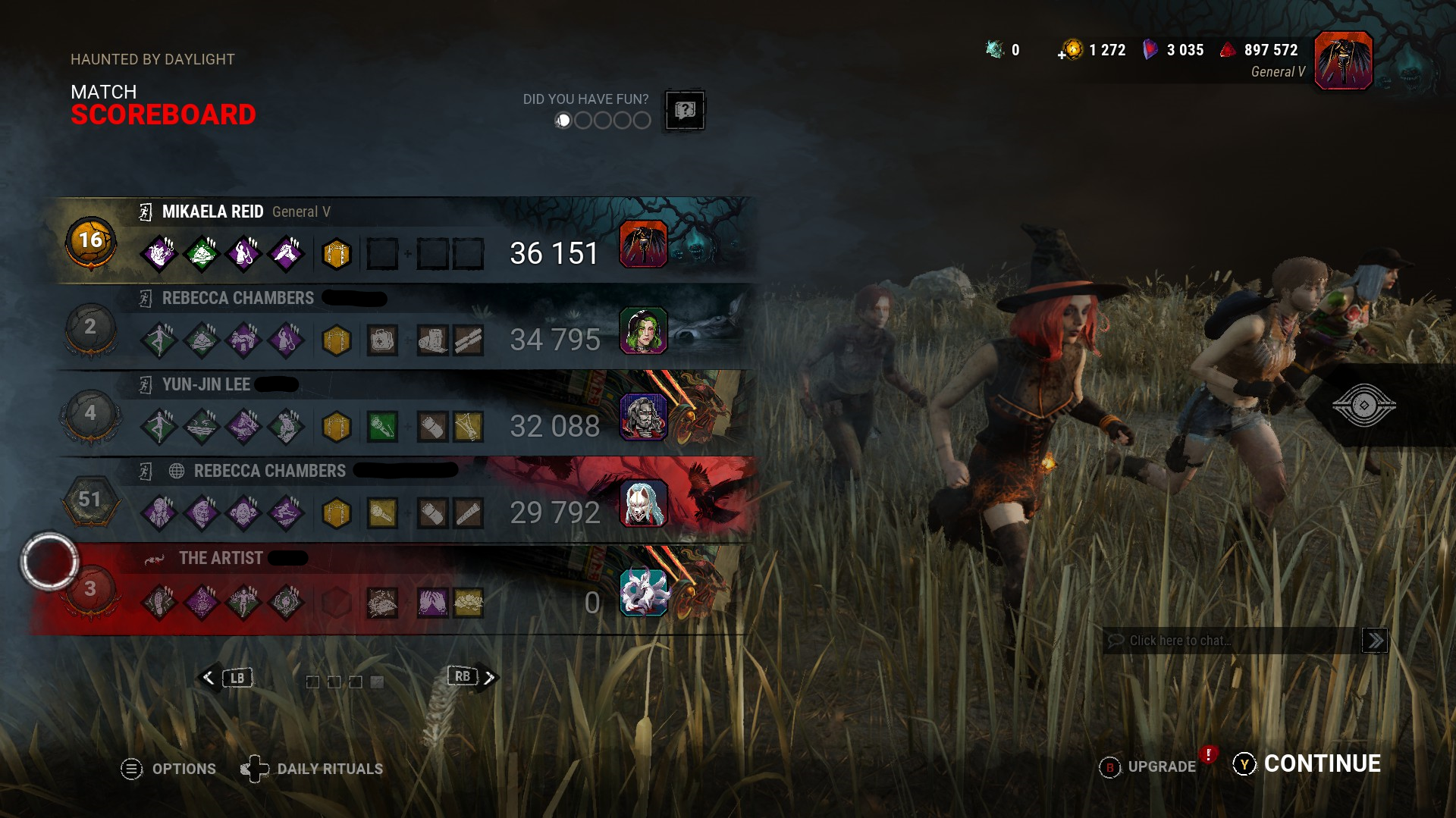
Task: Inspect the Artist's crow offering icon
Action: point(381,603)
